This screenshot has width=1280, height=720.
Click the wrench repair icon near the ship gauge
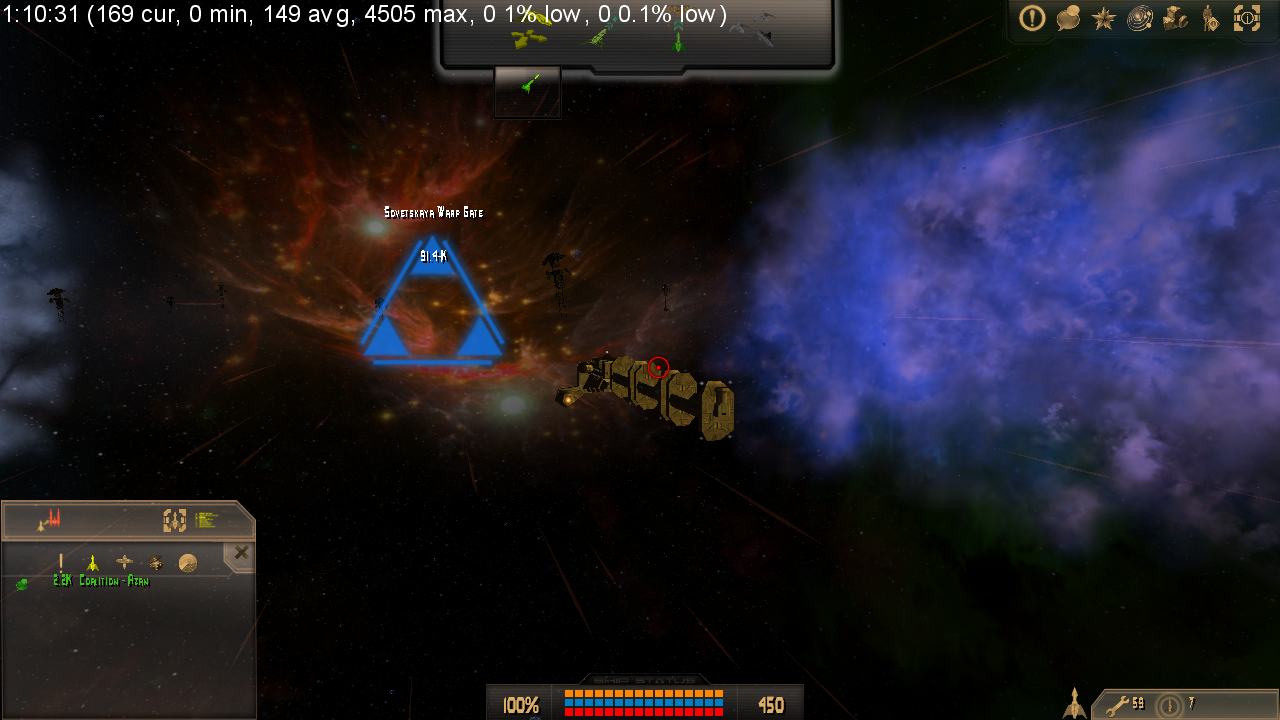(x=1117, y=704)
